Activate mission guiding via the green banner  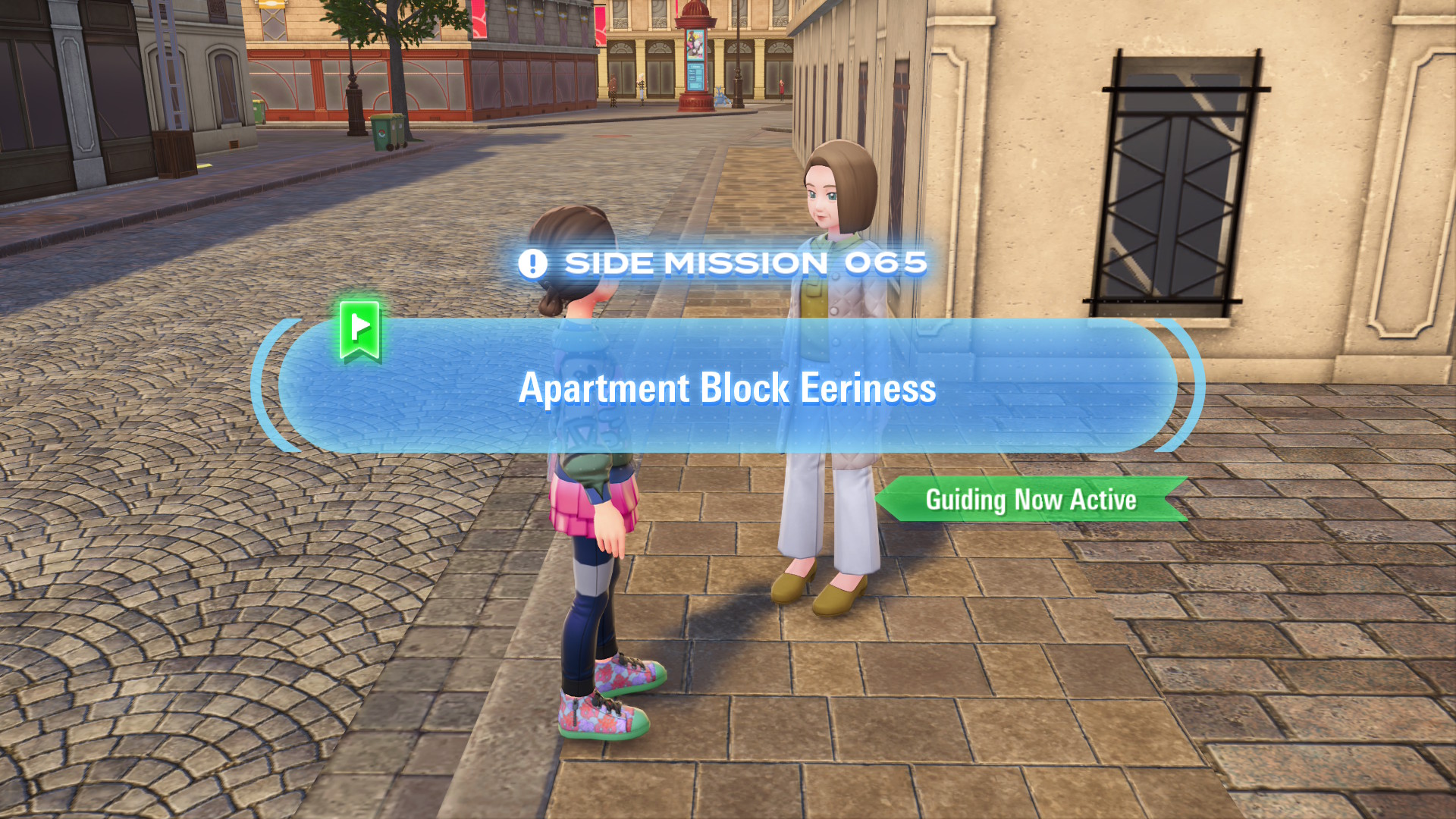click(1031, 500)
